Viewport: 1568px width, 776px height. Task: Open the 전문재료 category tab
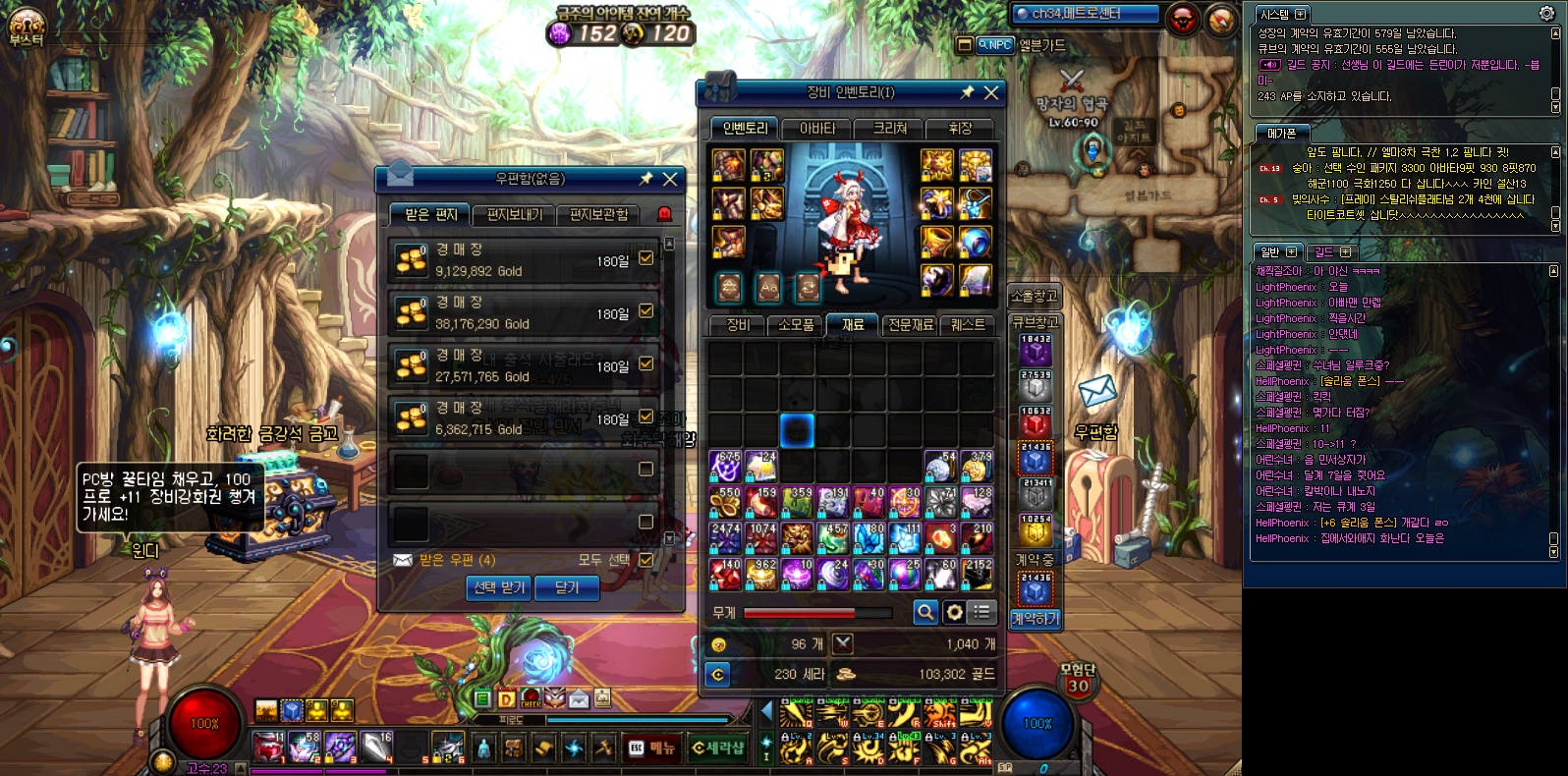(x=911, y=325)
